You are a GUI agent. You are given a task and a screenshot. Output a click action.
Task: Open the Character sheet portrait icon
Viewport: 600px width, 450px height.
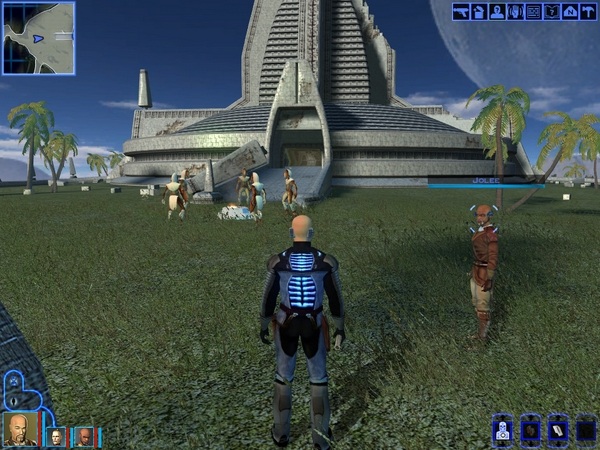click(495, 12)
